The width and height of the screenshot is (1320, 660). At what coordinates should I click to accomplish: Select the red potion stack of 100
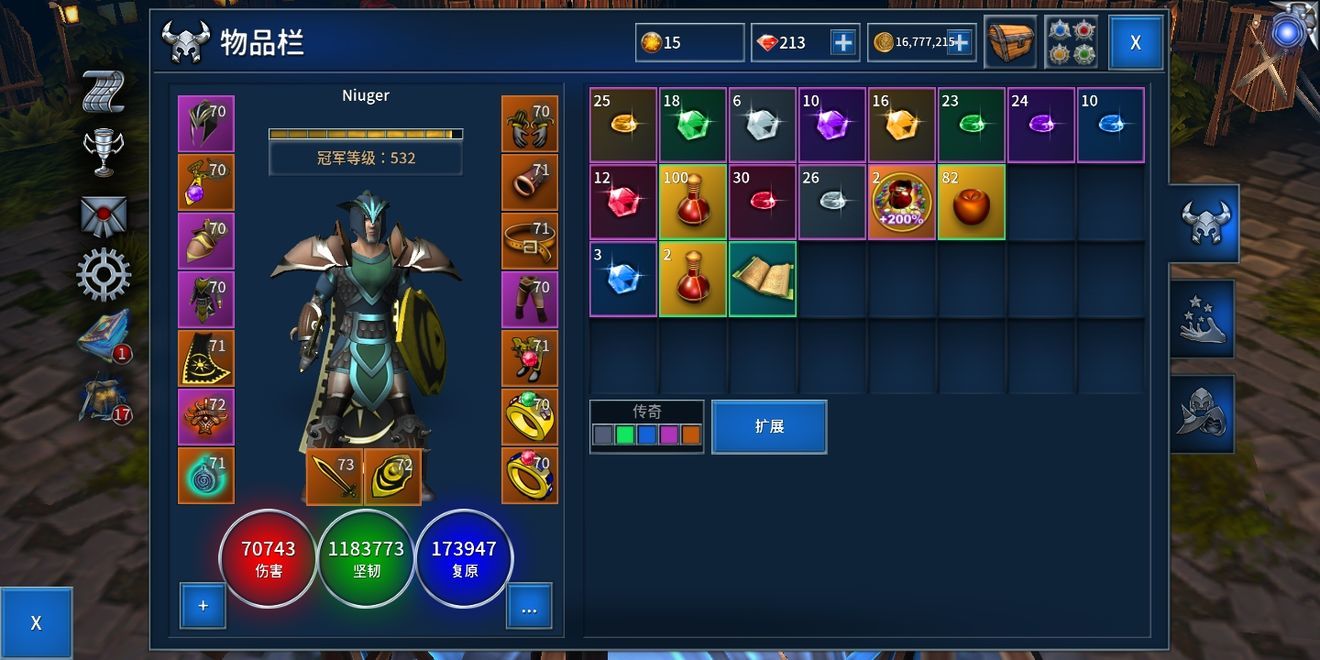click(693, 203)
